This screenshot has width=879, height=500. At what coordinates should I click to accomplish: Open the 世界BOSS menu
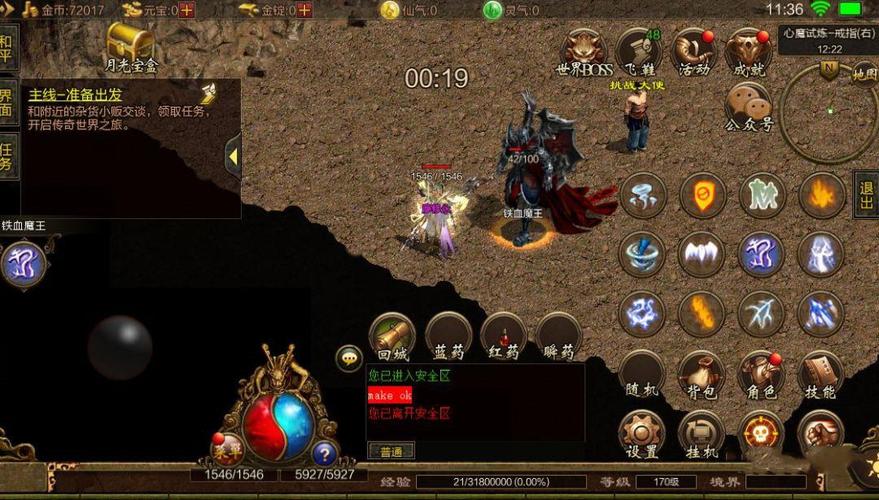(584, 51)
